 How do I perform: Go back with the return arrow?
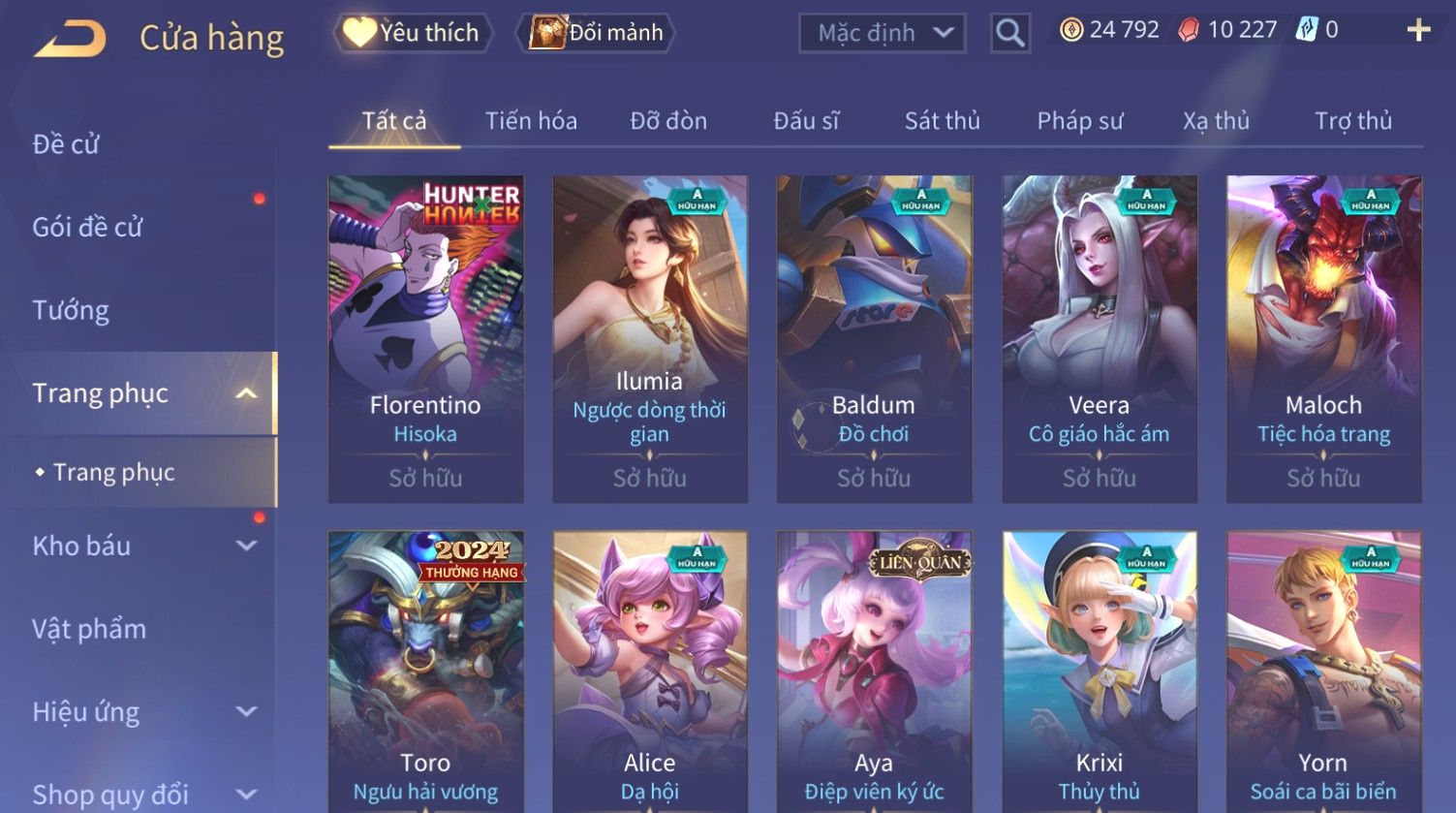coord(72,39)
